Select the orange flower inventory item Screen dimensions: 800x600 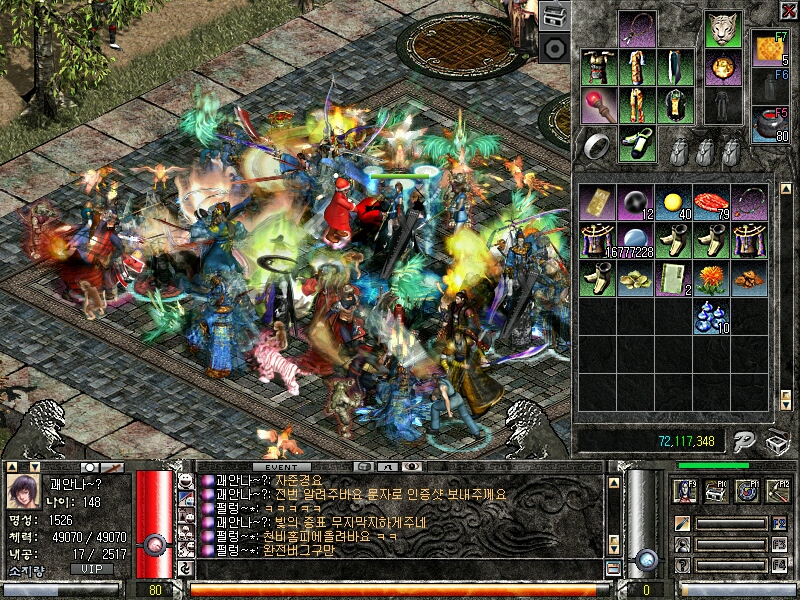pyautogui.click(x=711, y=277)
